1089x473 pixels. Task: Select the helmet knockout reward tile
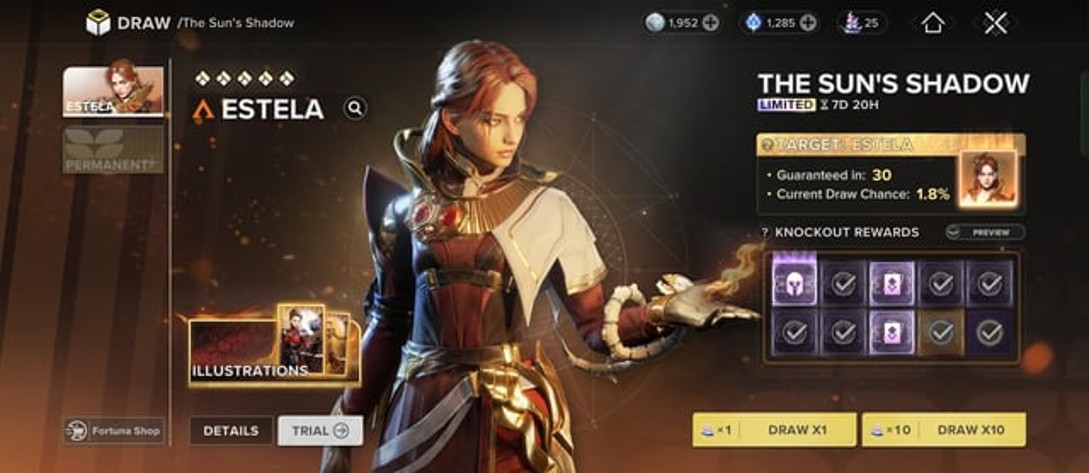click(x=795, y=282)
